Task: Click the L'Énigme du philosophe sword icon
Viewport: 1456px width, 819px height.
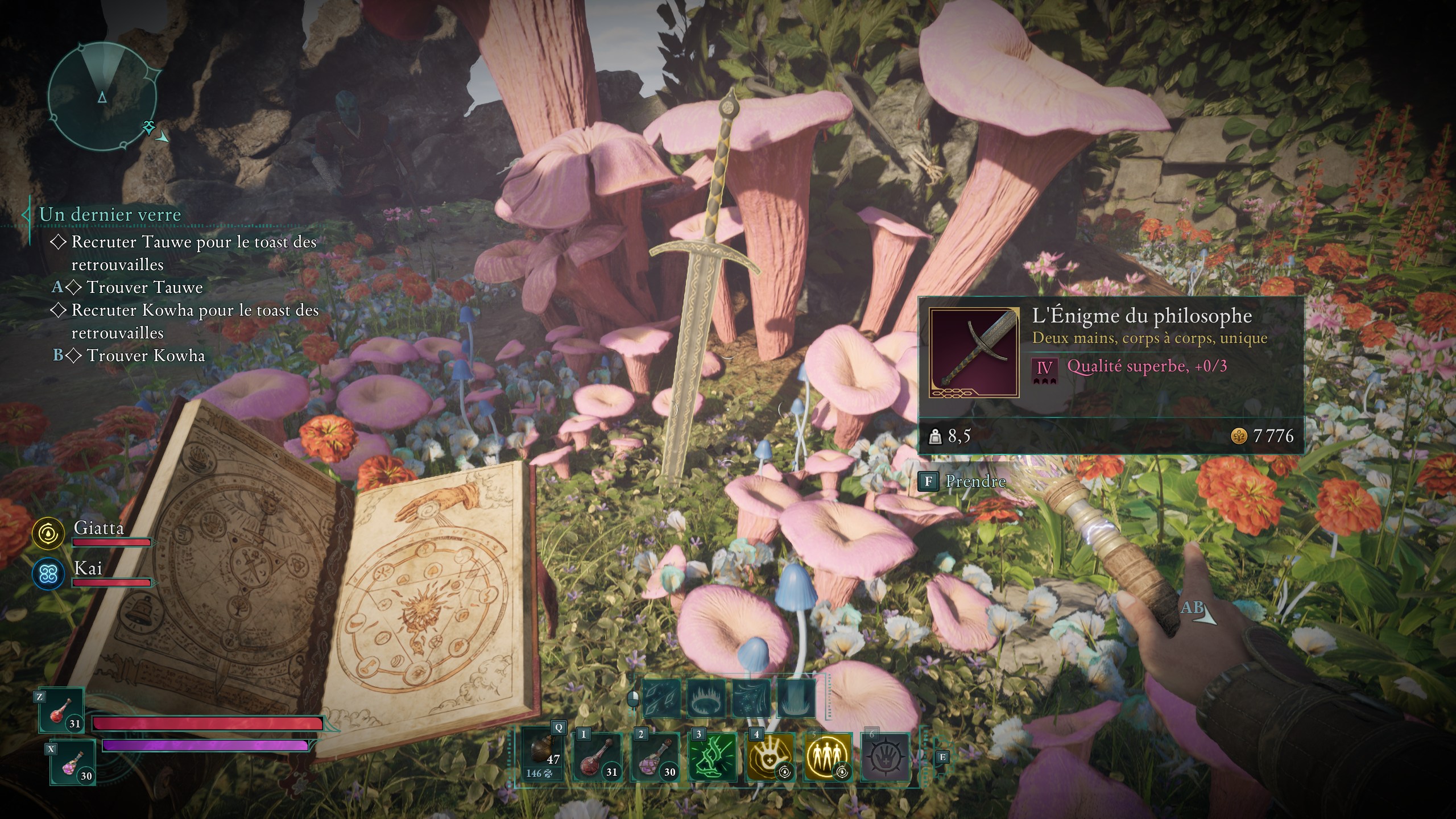Action: click(974, 353)
